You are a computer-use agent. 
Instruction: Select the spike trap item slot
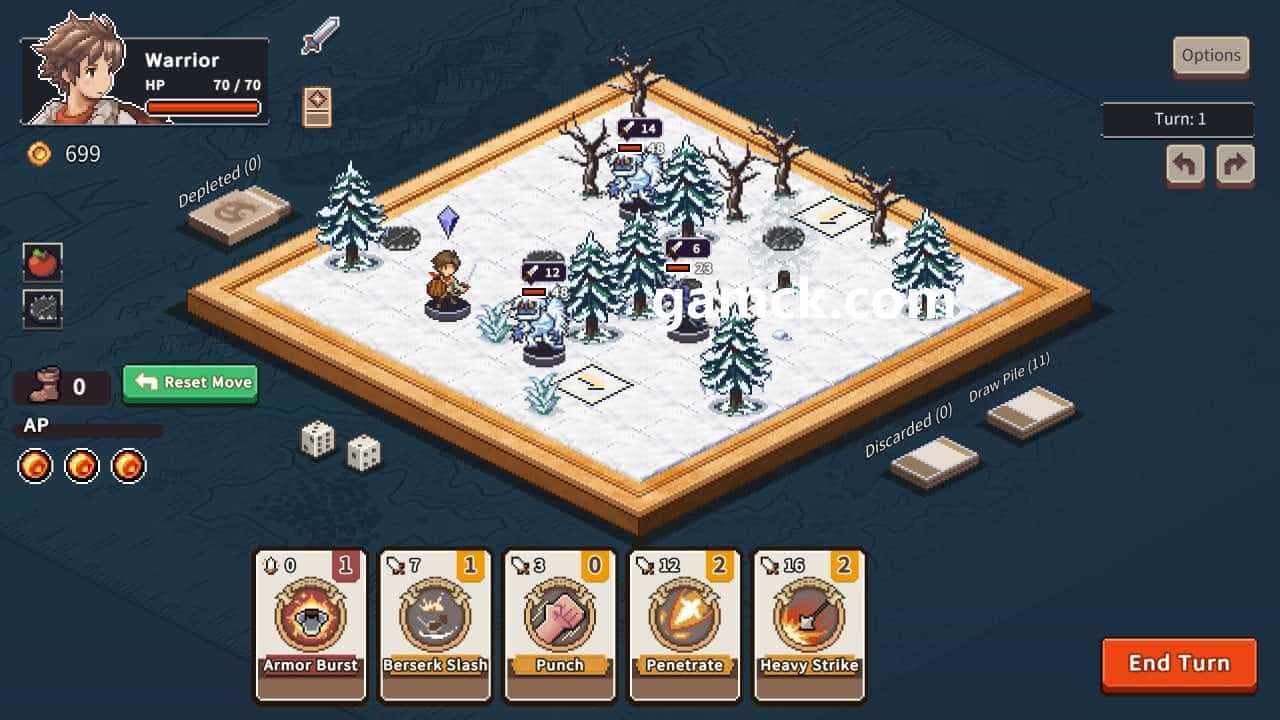tap(43, 309)
